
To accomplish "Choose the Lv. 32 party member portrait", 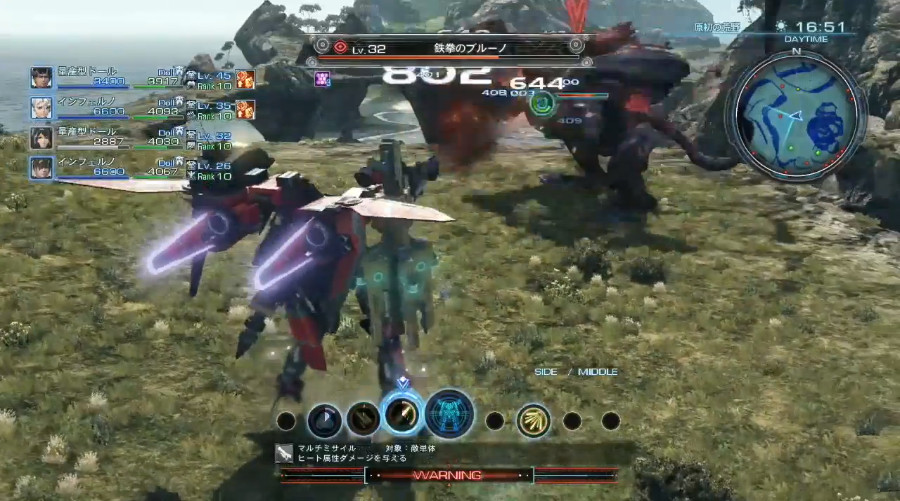I will tap(41, 137).
